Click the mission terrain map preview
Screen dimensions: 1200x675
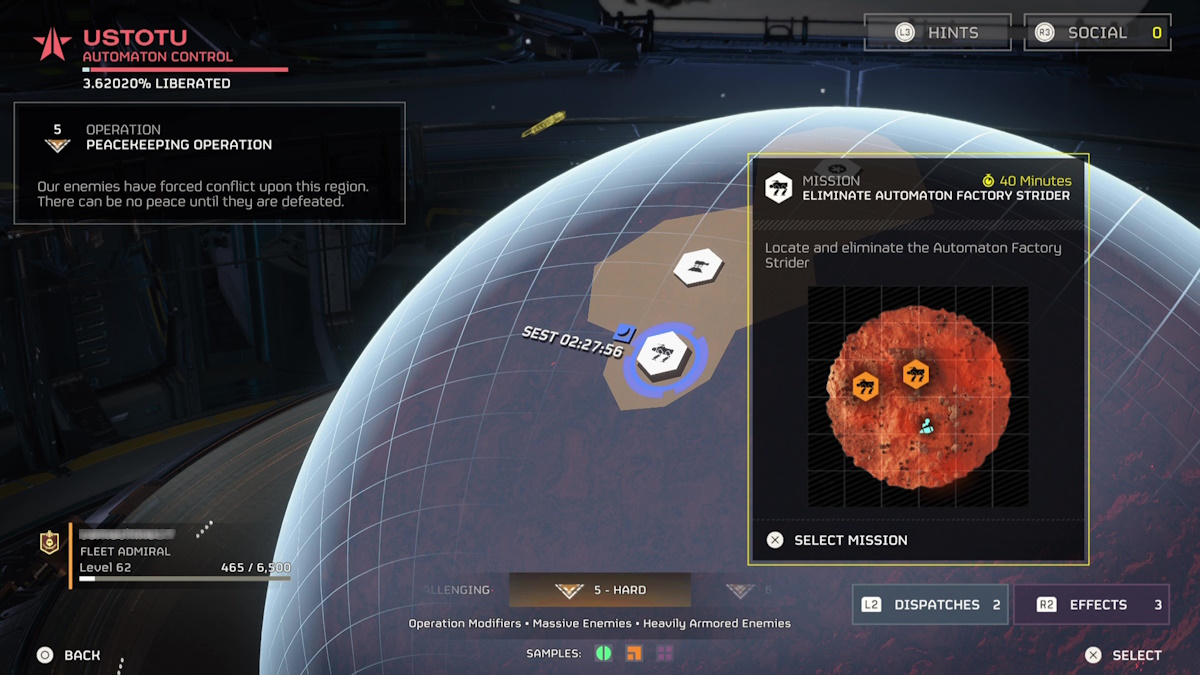[918, 395]
